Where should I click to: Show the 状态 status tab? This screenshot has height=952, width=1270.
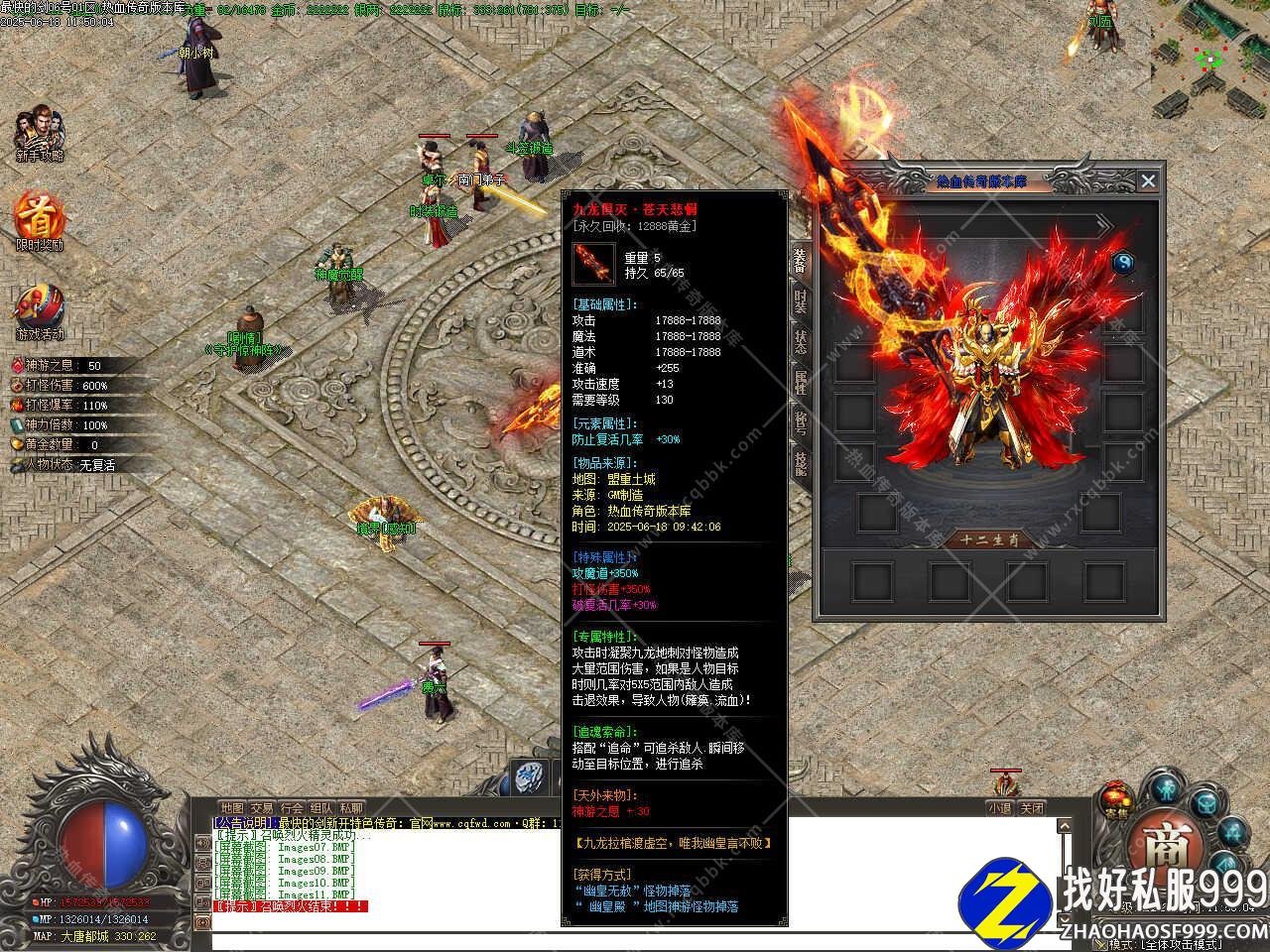click(800, 341)
